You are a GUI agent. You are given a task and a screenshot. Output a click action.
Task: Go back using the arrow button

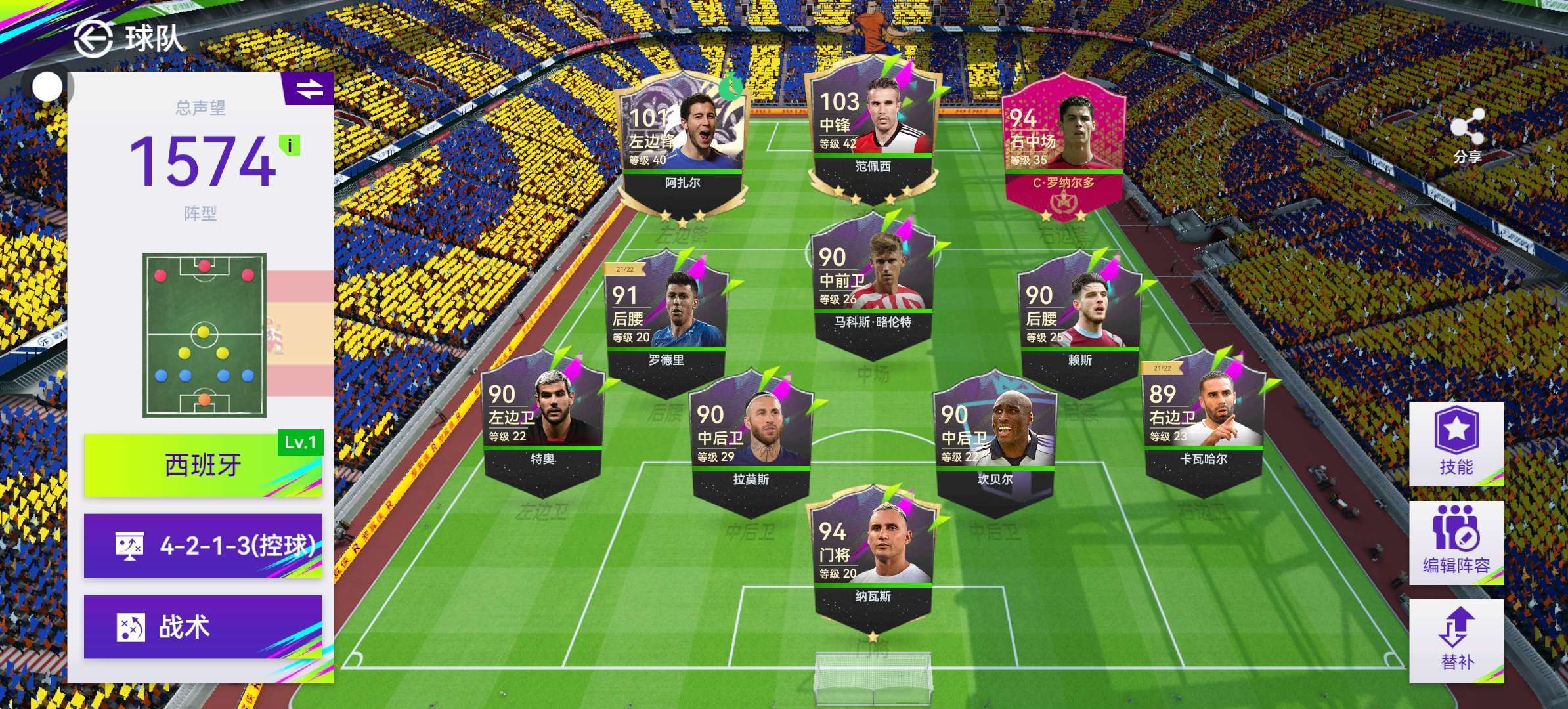92,38
